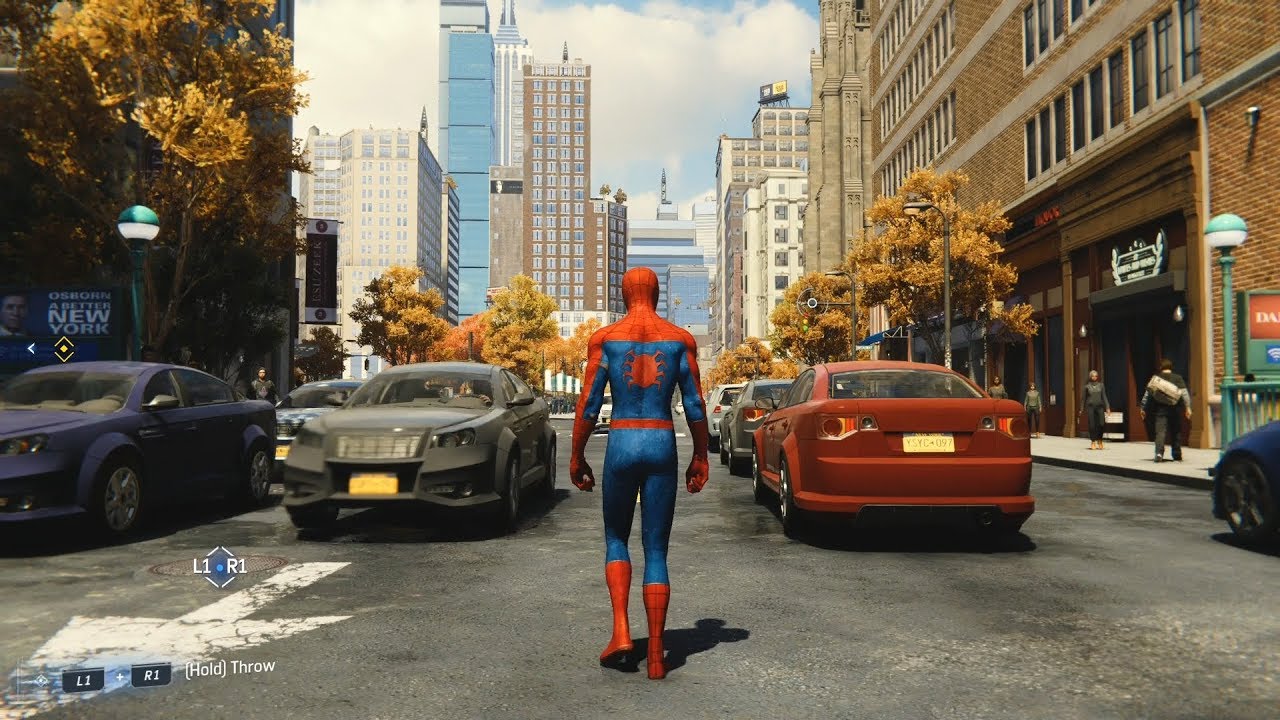Click the L1·R1 prompt beside the manhole
This screenshot has height=720, width=1280.
click(220, 566)
